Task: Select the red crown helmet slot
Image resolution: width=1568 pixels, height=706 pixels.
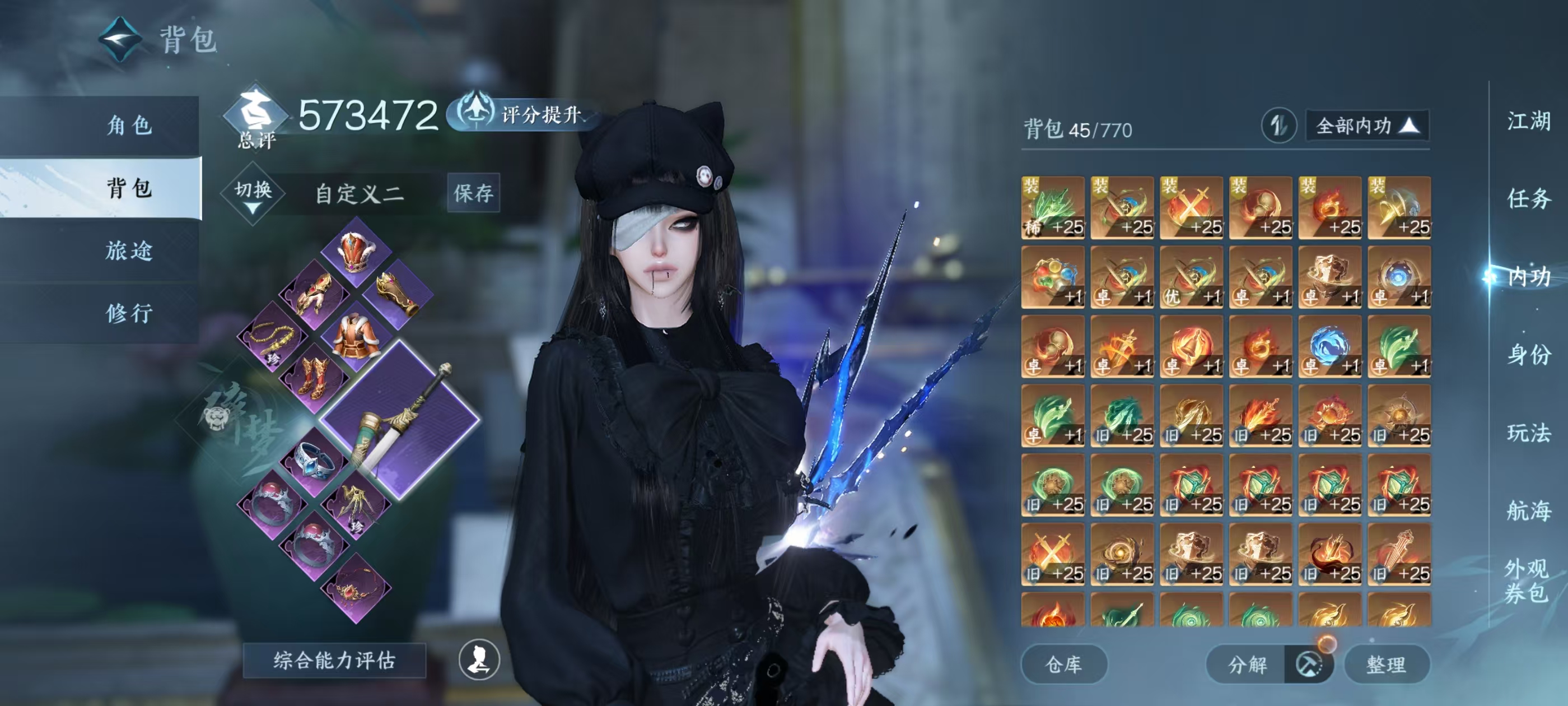Action: coord(356,252)
